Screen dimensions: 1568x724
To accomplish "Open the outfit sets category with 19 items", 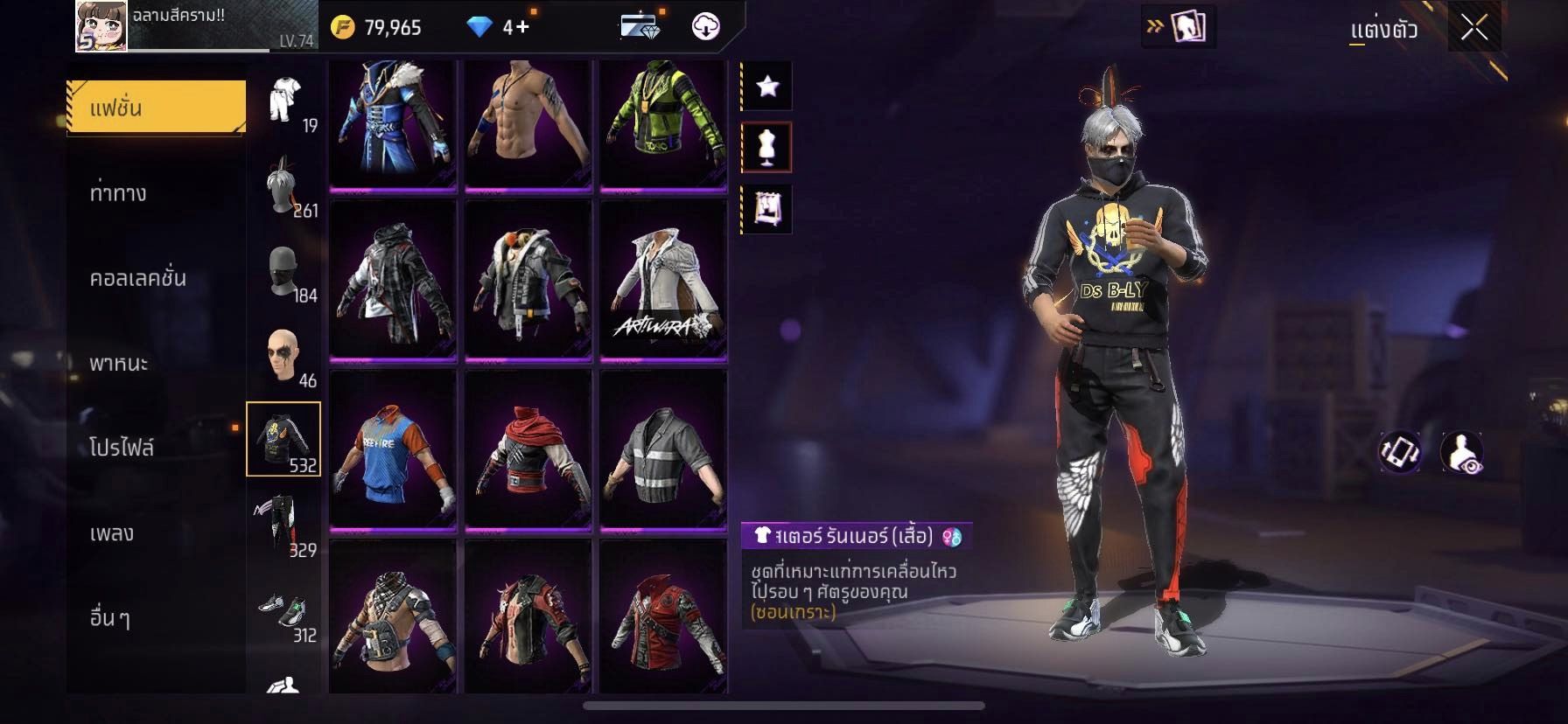I will pyautogui.click(x=284, y=101).
